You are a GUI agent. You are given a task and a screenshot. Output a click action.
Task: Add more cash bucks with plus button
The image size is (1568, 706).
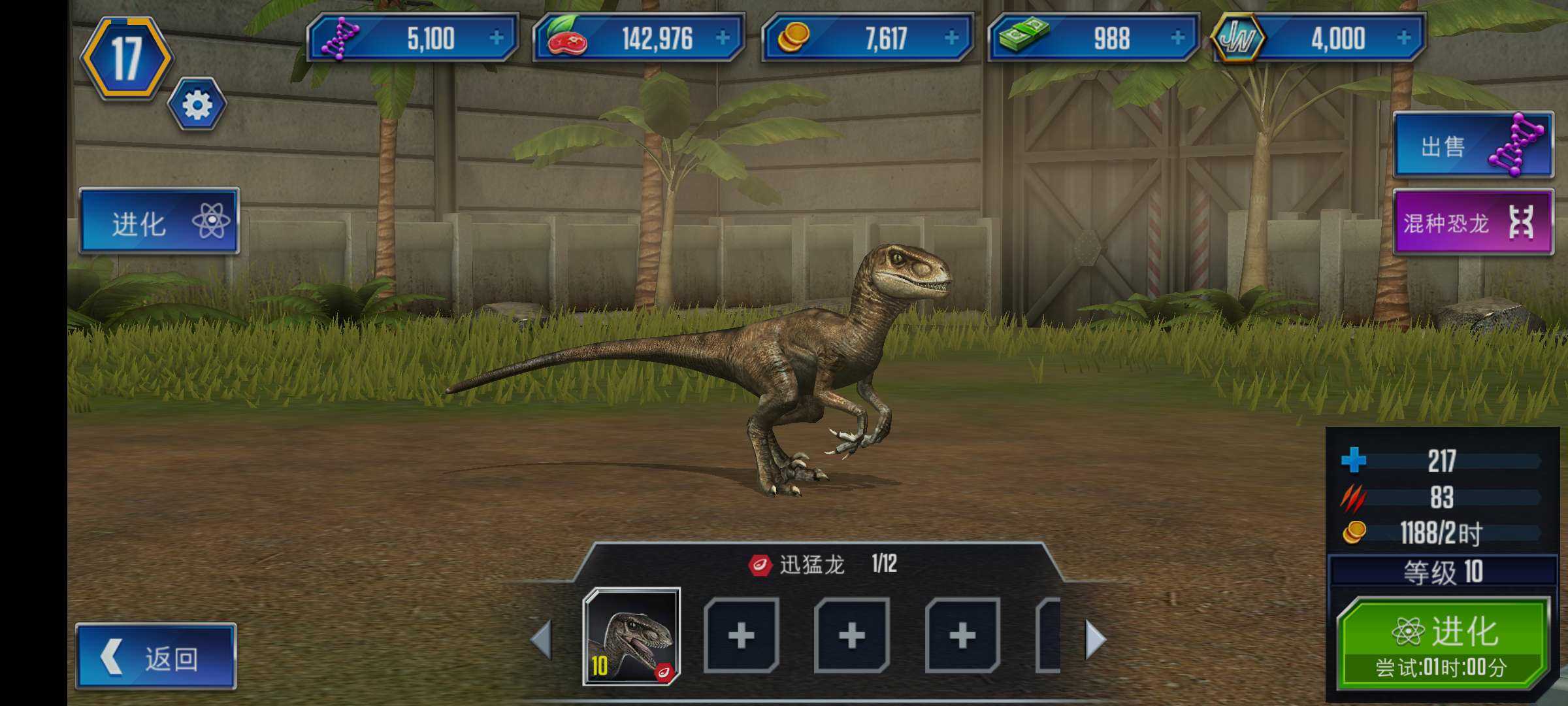click(1177, 38)
